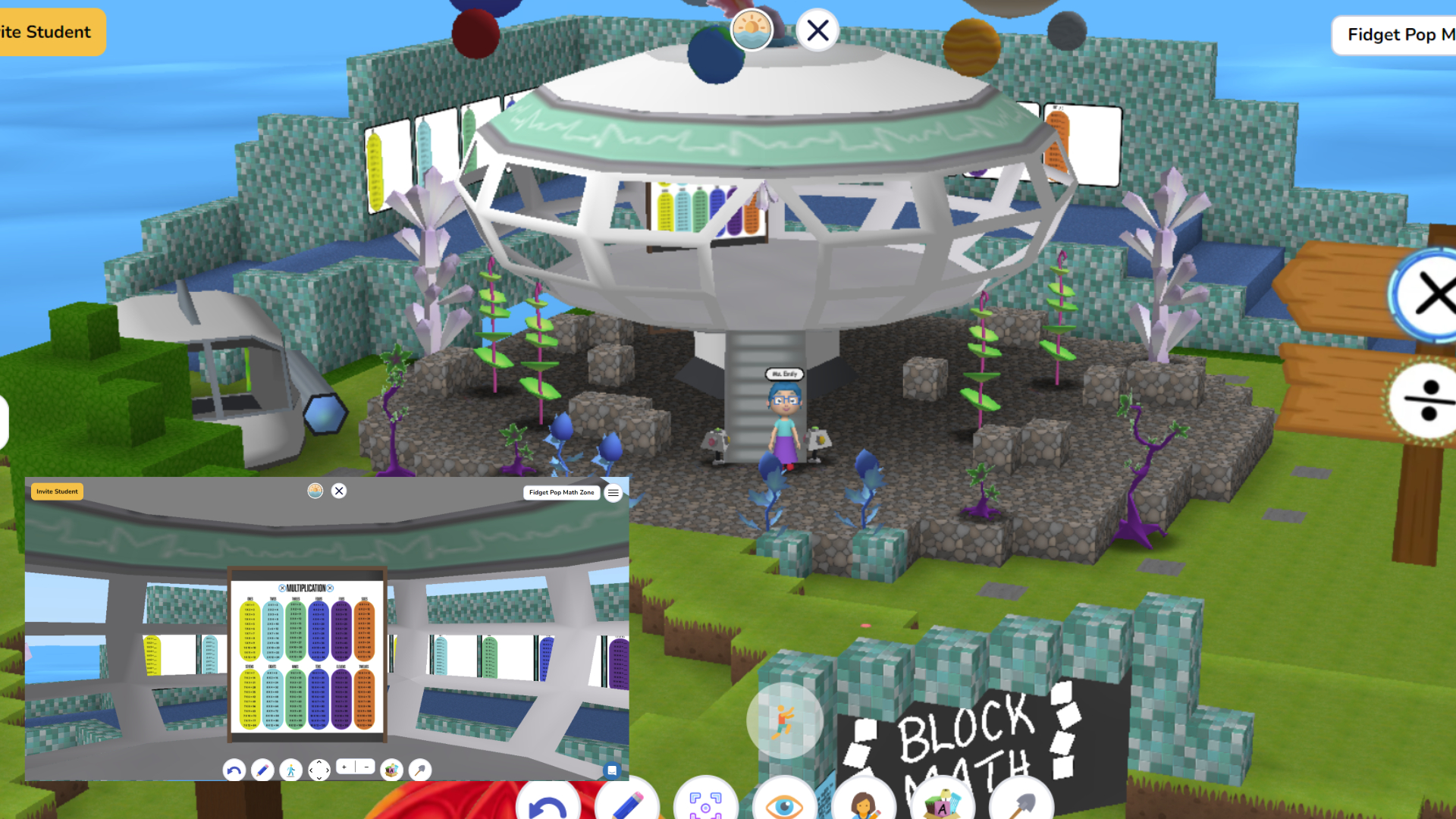
Task: Select the walking navigation tool in mini view
Action: click(x=291, y=770)
